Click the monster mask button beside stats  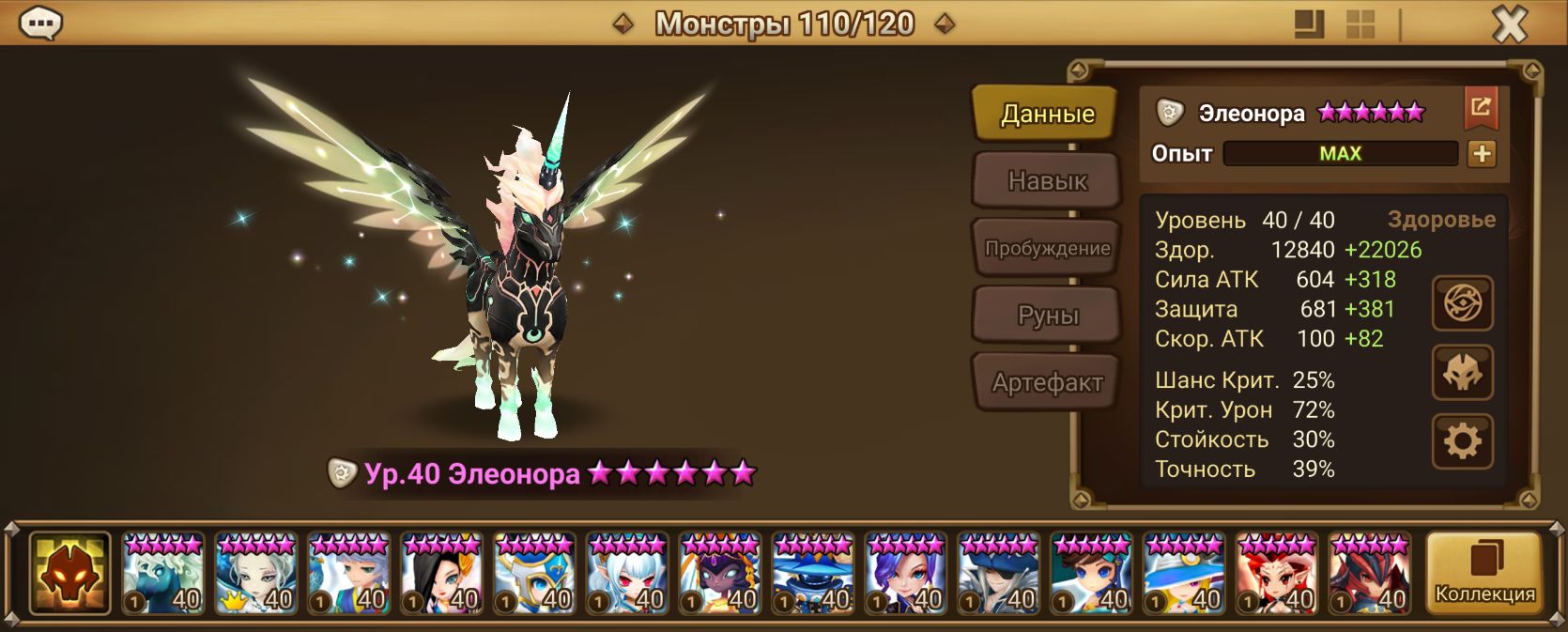(x=1462, y=373)
